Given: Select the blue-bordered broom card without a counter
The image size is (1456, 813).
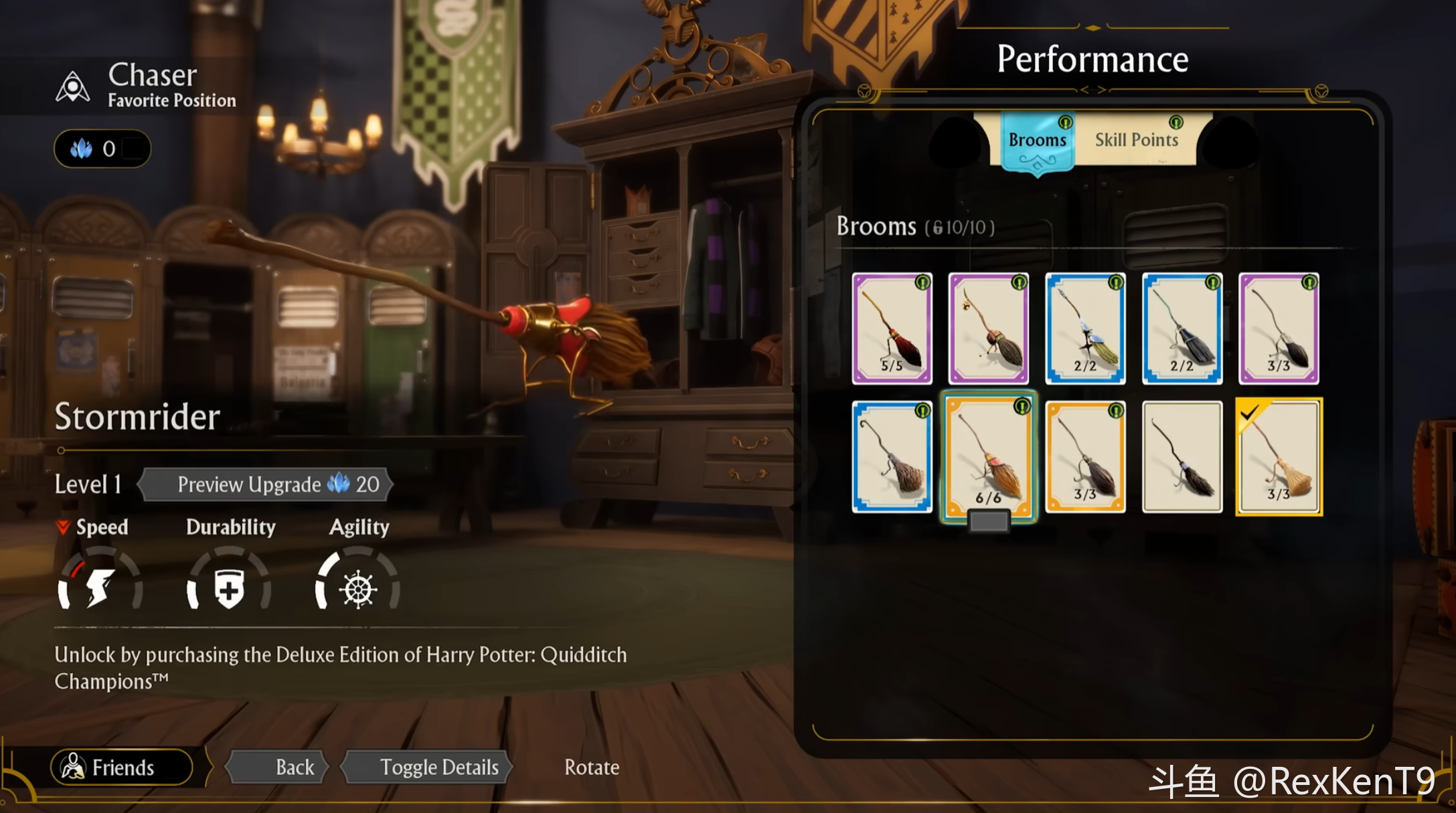Looking at the screenshot, I should [x=892, y=456].
